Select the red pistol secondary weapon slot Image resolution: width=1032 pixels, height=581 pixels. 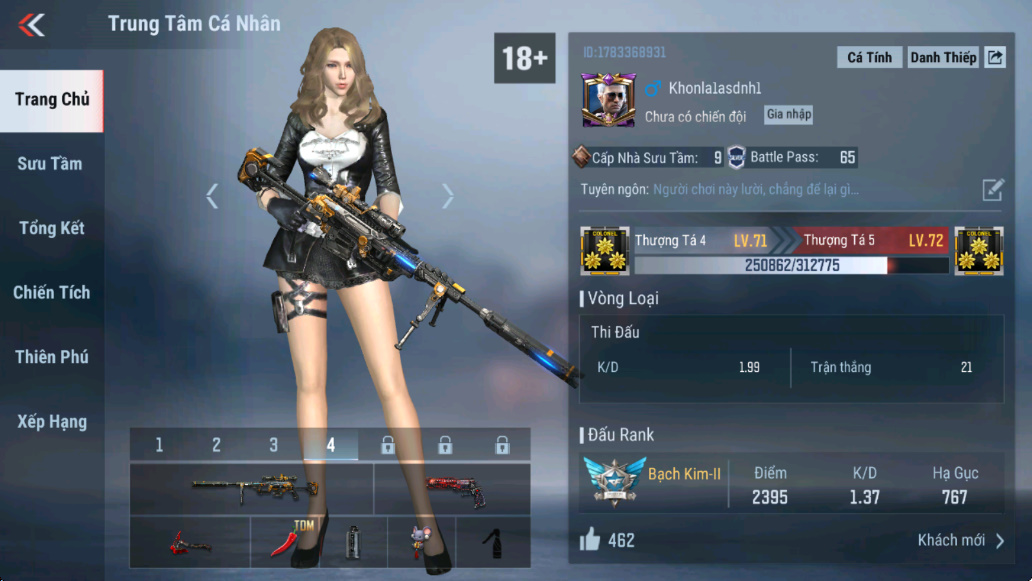click(x=452, y=488)
